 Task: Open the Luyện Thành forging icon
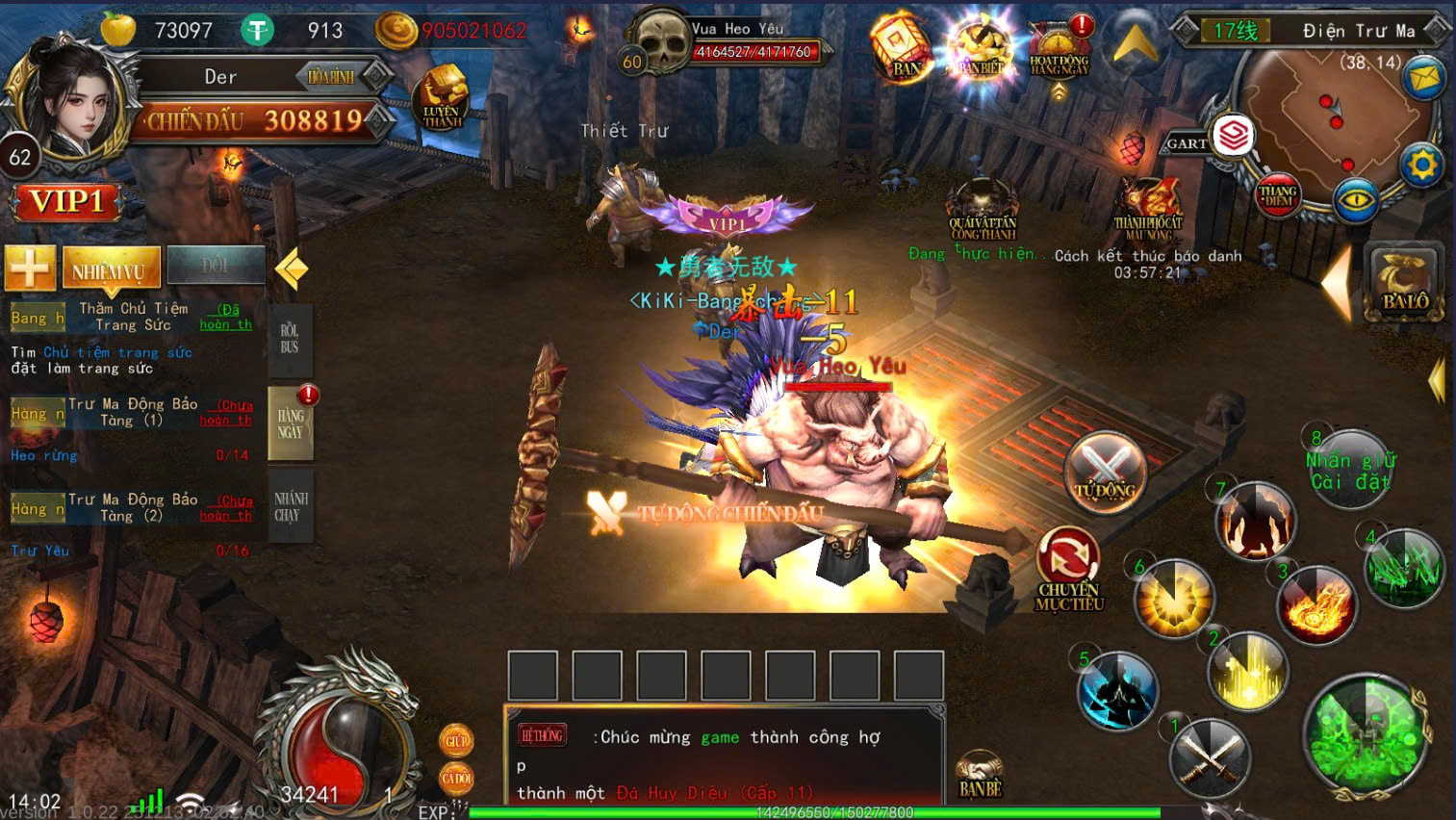[442, 99]
